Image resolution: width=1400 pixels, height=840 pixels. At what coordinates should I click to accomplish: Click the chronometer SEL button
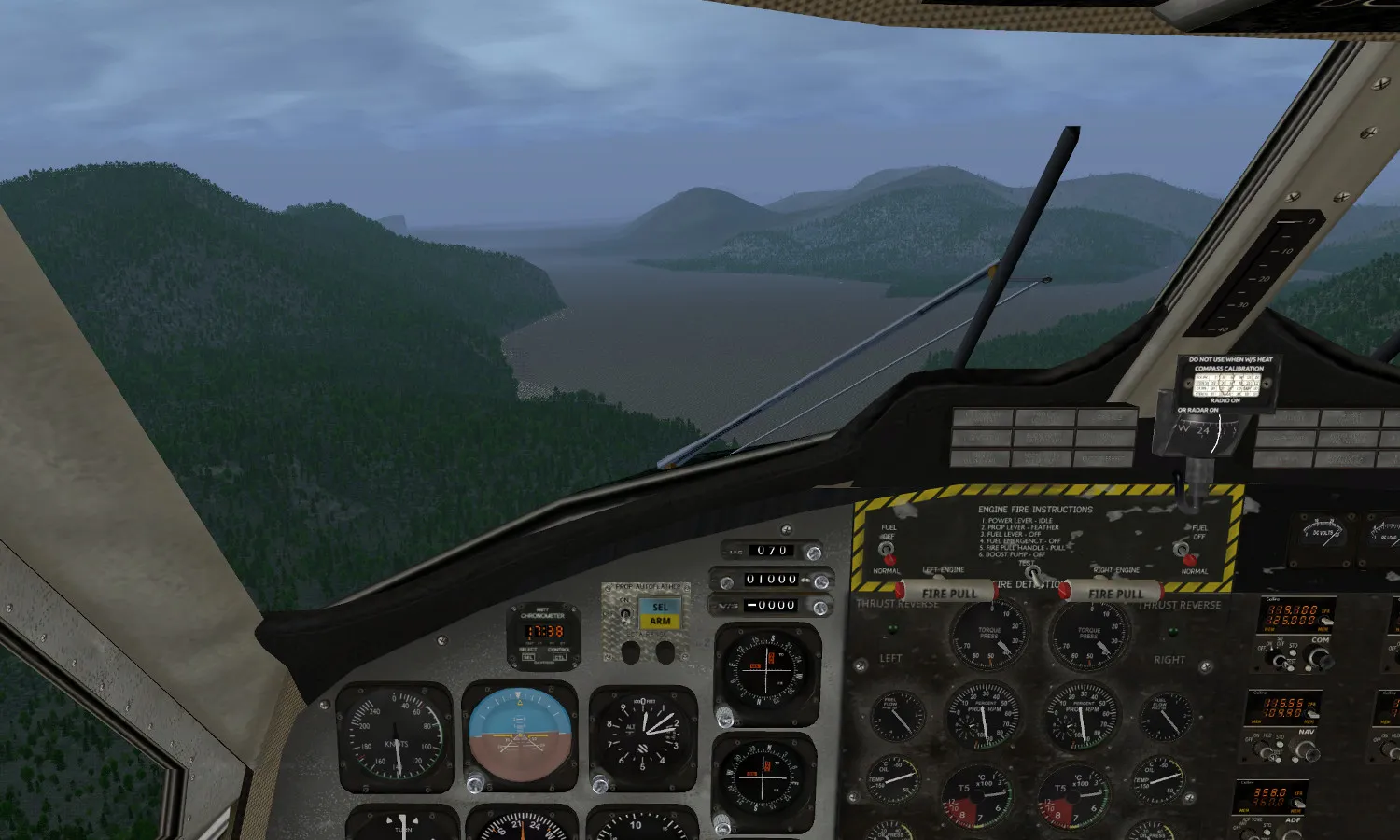click(528, 658)
